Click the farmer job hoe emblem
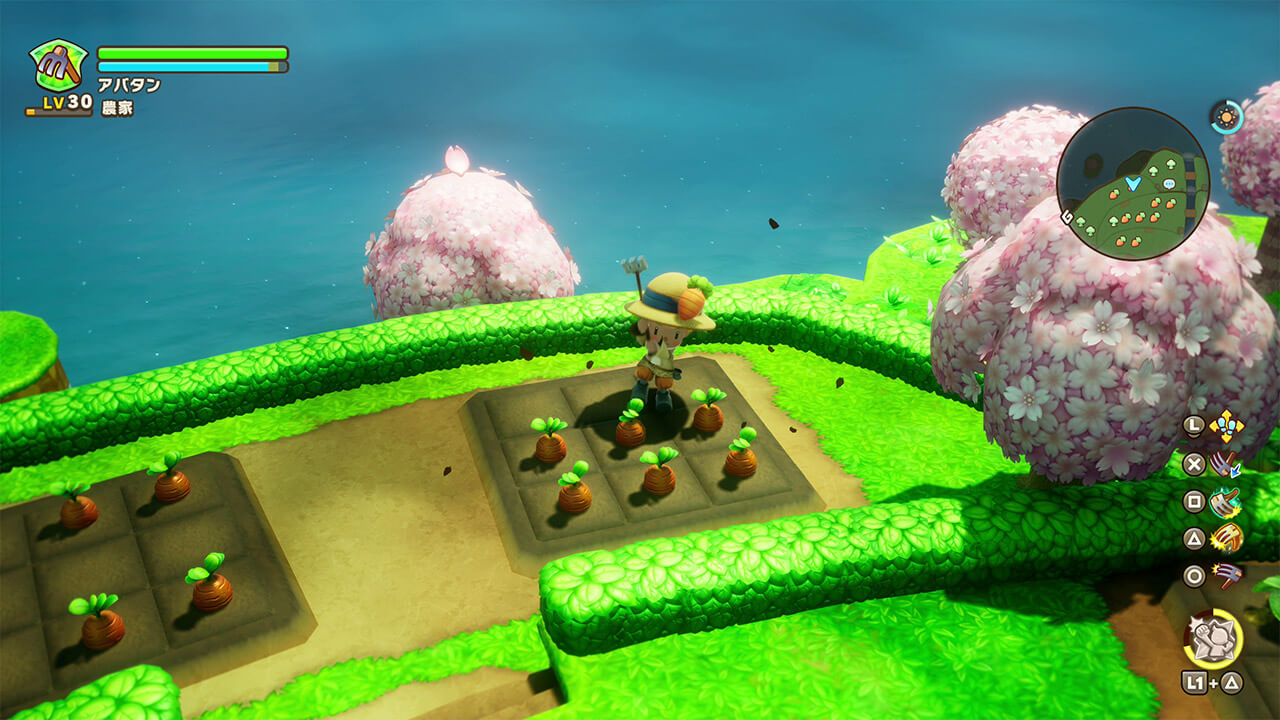 (59, 66)
